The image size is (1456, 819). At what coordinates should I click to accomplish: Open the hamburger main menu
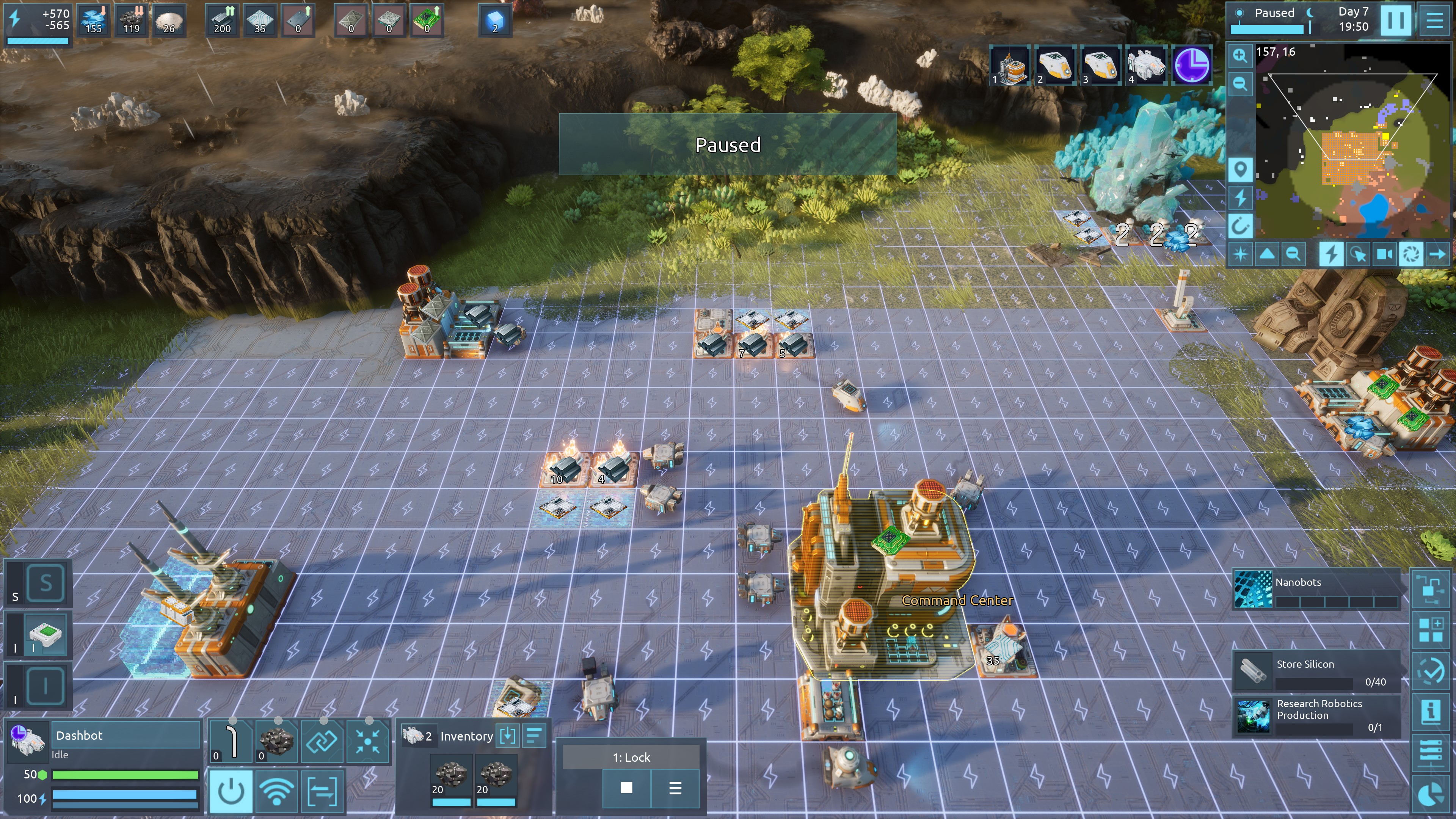(1434, 20)
